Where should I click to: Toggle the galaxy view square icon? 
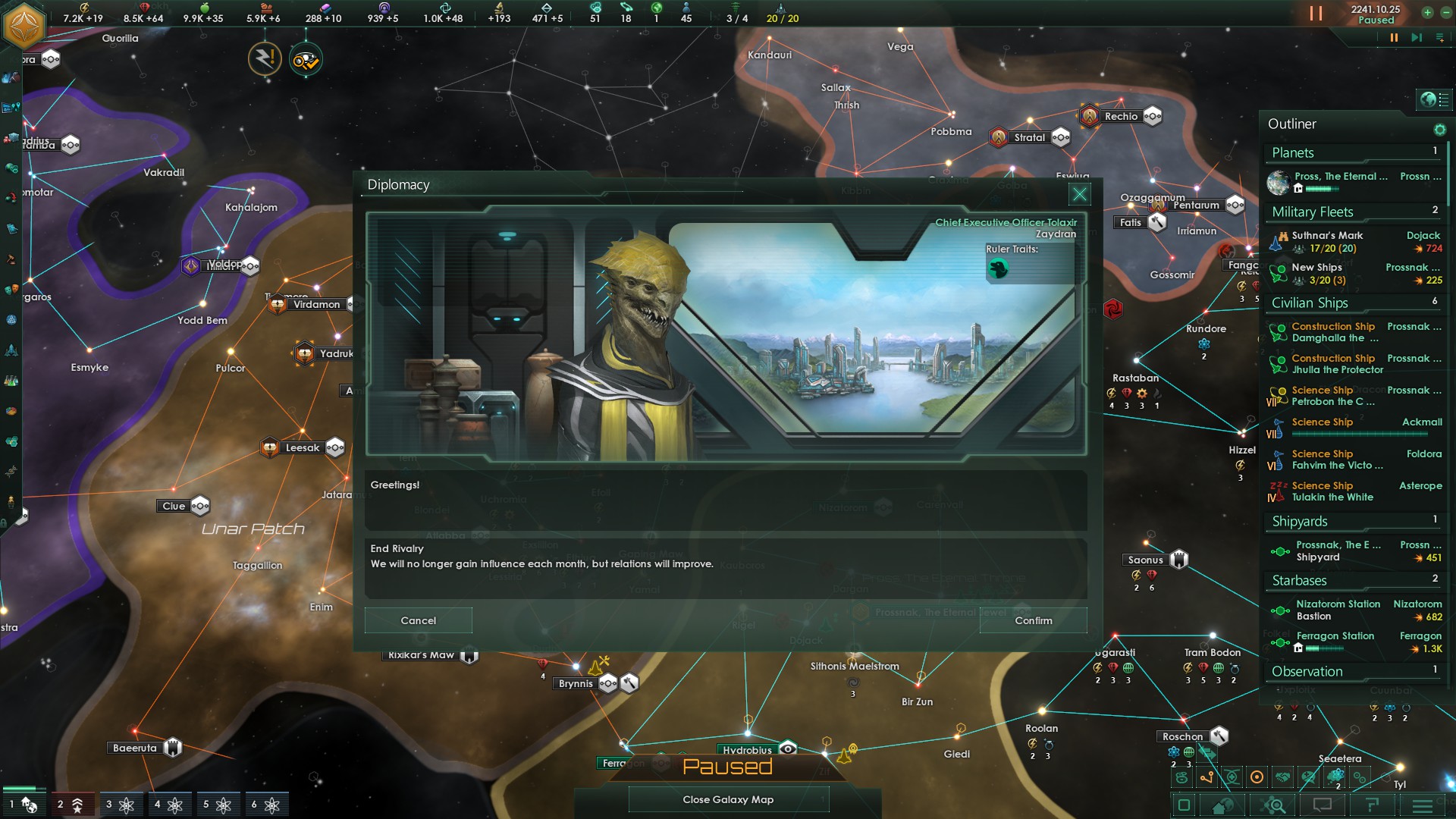1185,803
